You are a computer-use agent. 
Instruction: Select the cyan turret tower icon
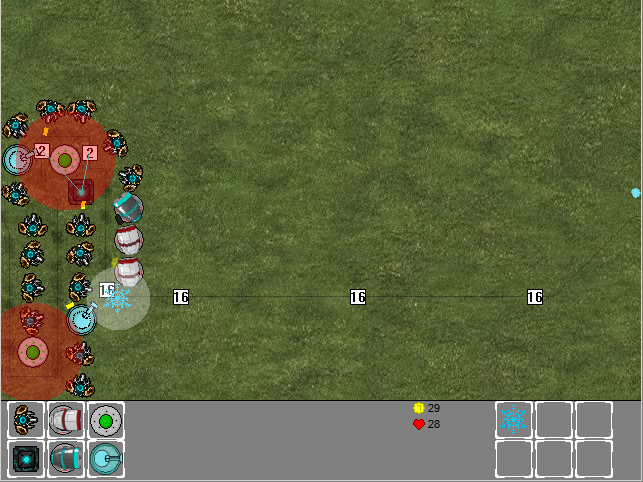point(106,459)
